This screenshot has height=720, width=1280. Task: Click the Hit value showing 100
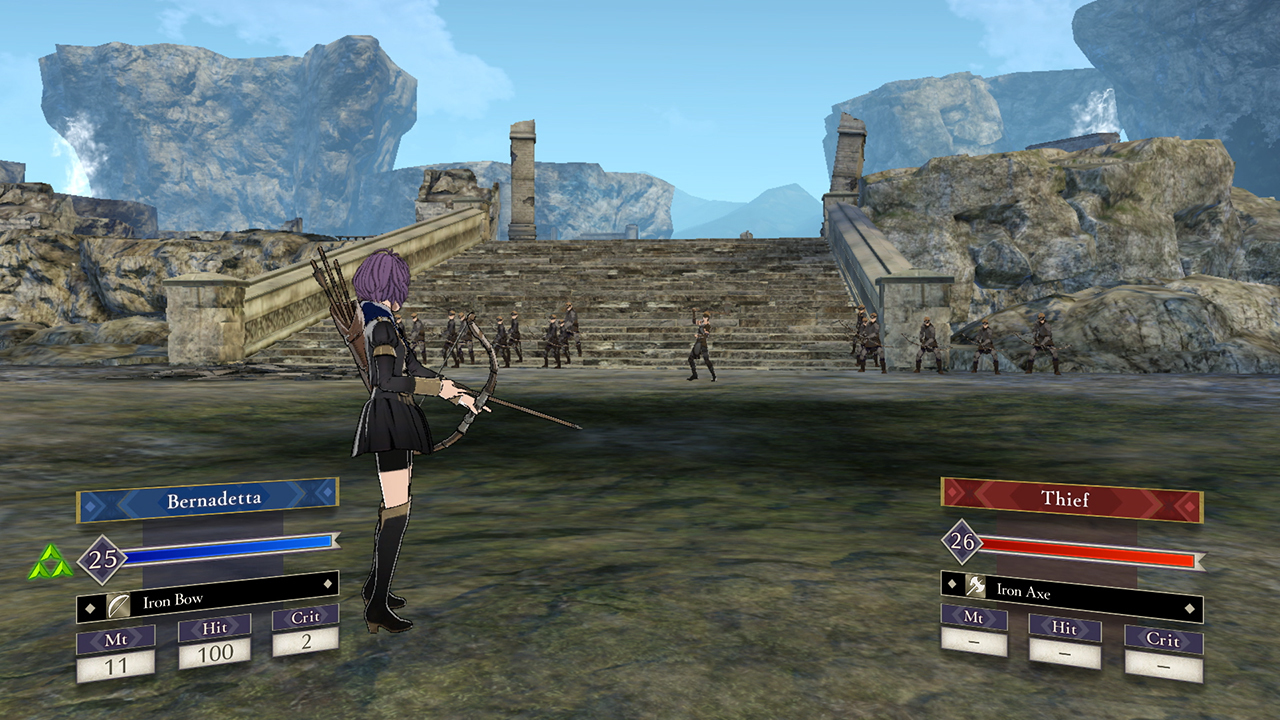[216, 650]
